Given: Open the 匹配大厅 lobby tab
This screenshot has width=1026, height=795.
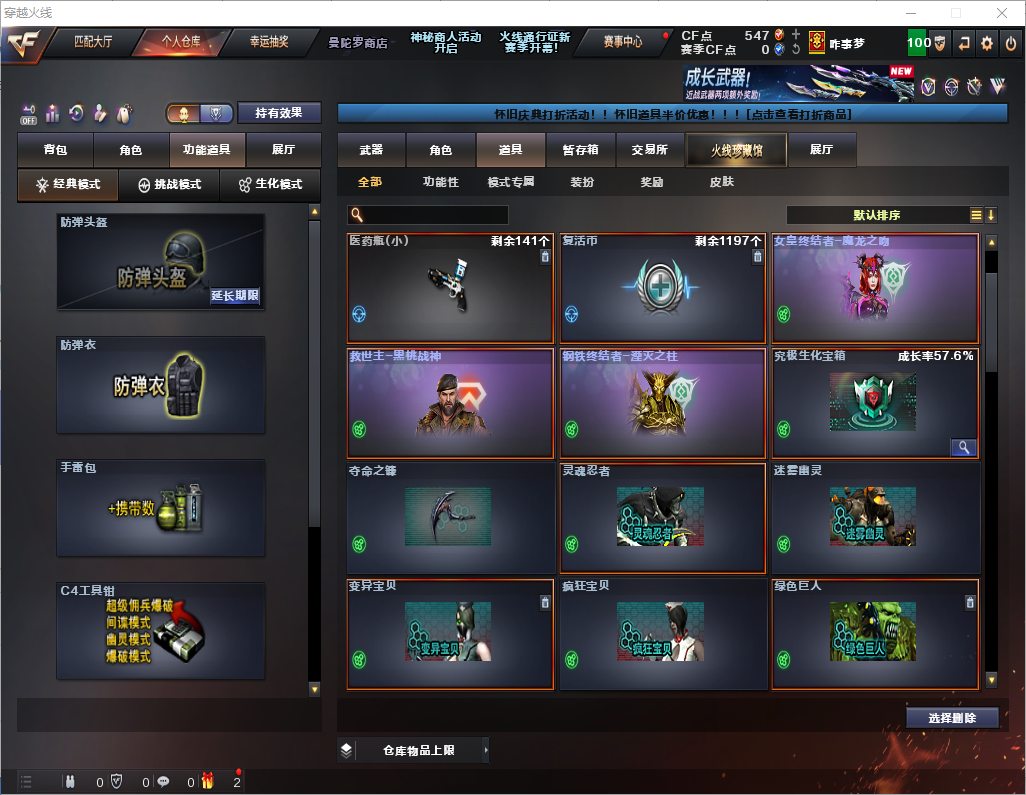Looking at the screenshot, I should [93, 42].
